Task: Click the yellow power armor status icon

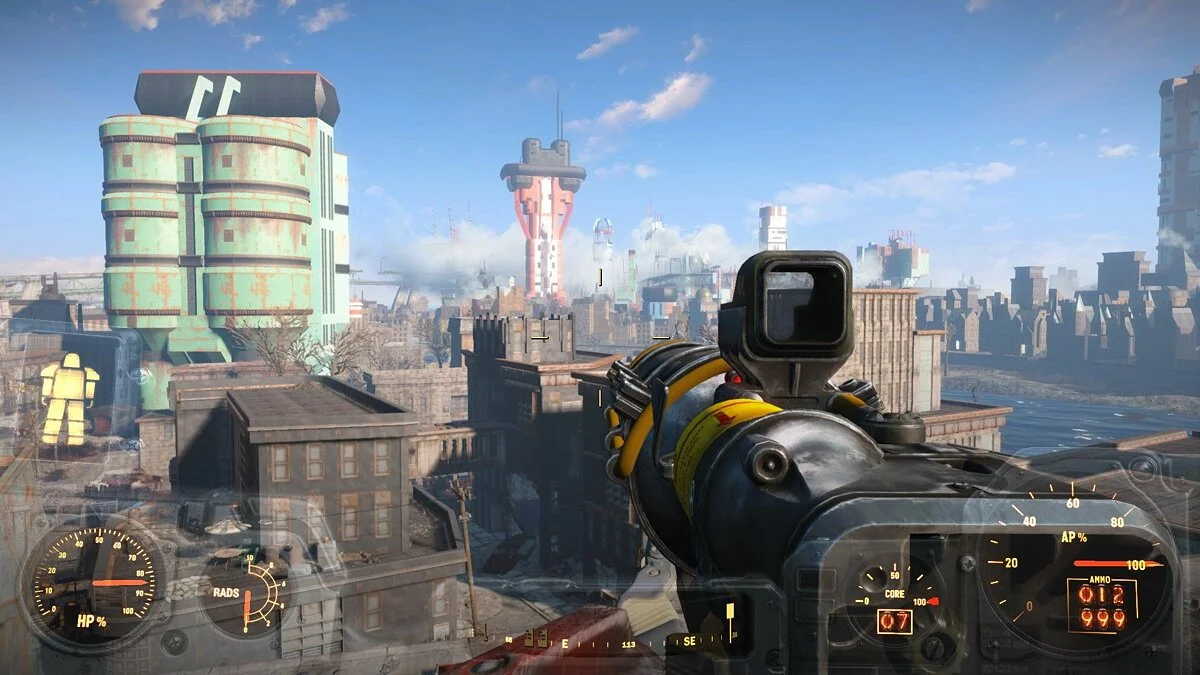Action: 69,399
